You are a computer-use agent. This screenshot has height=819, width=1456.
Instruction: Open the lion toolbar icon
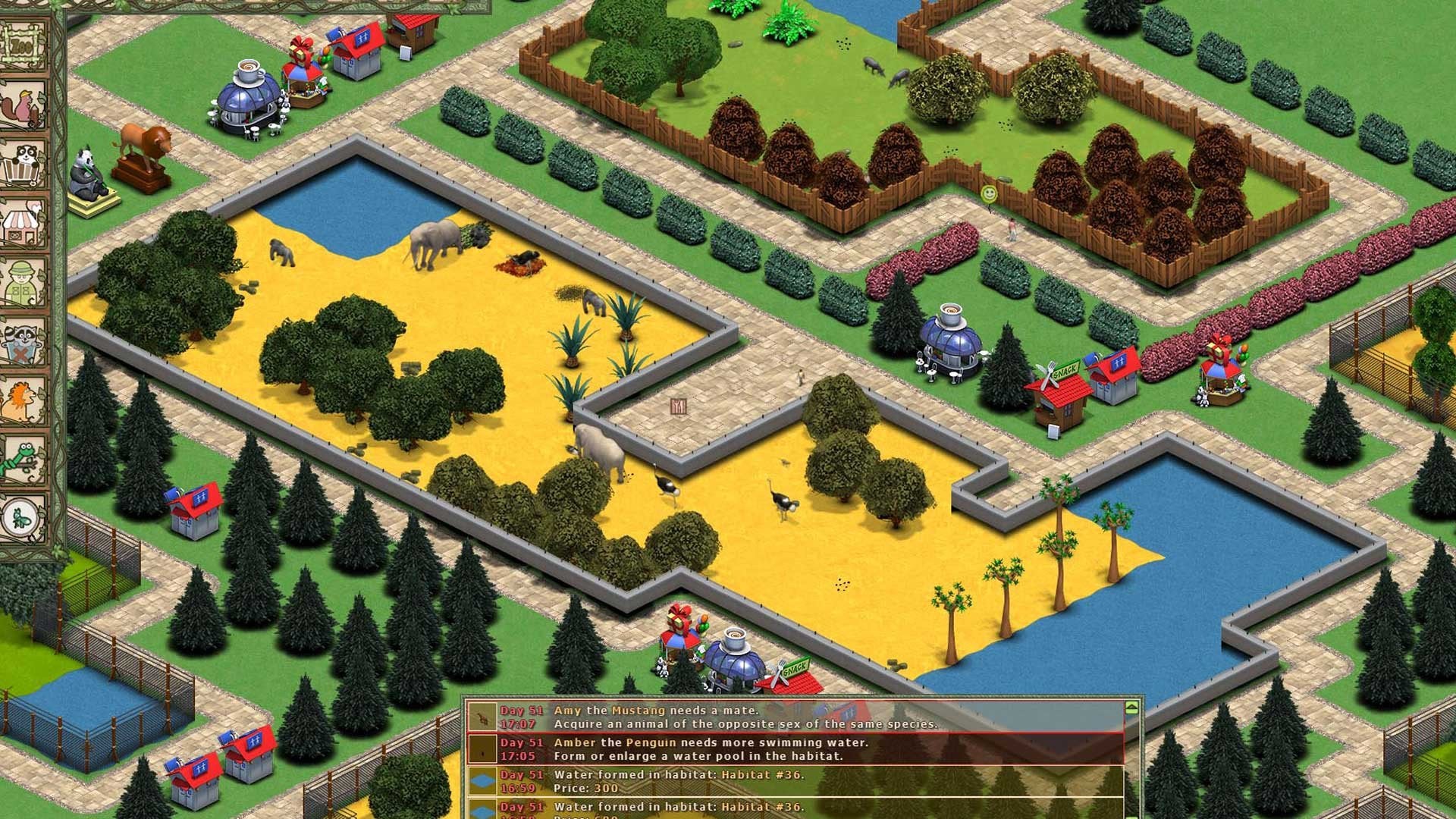click(x=24, y=400)
